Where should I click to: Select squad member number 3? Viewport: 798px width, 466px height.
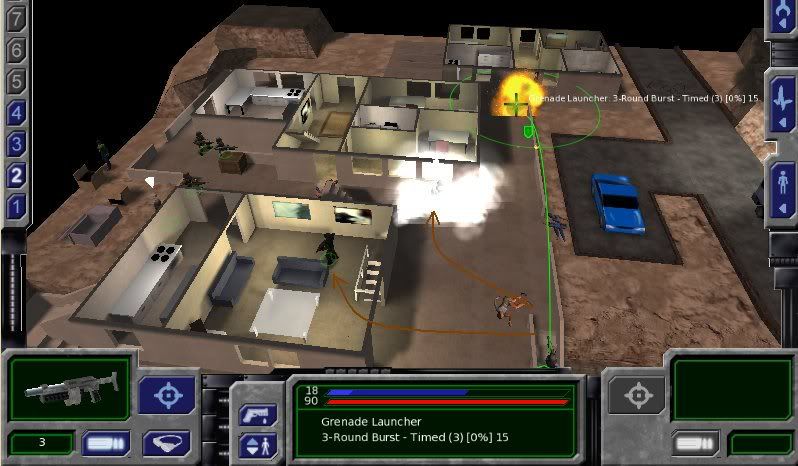tap(15, 144)
